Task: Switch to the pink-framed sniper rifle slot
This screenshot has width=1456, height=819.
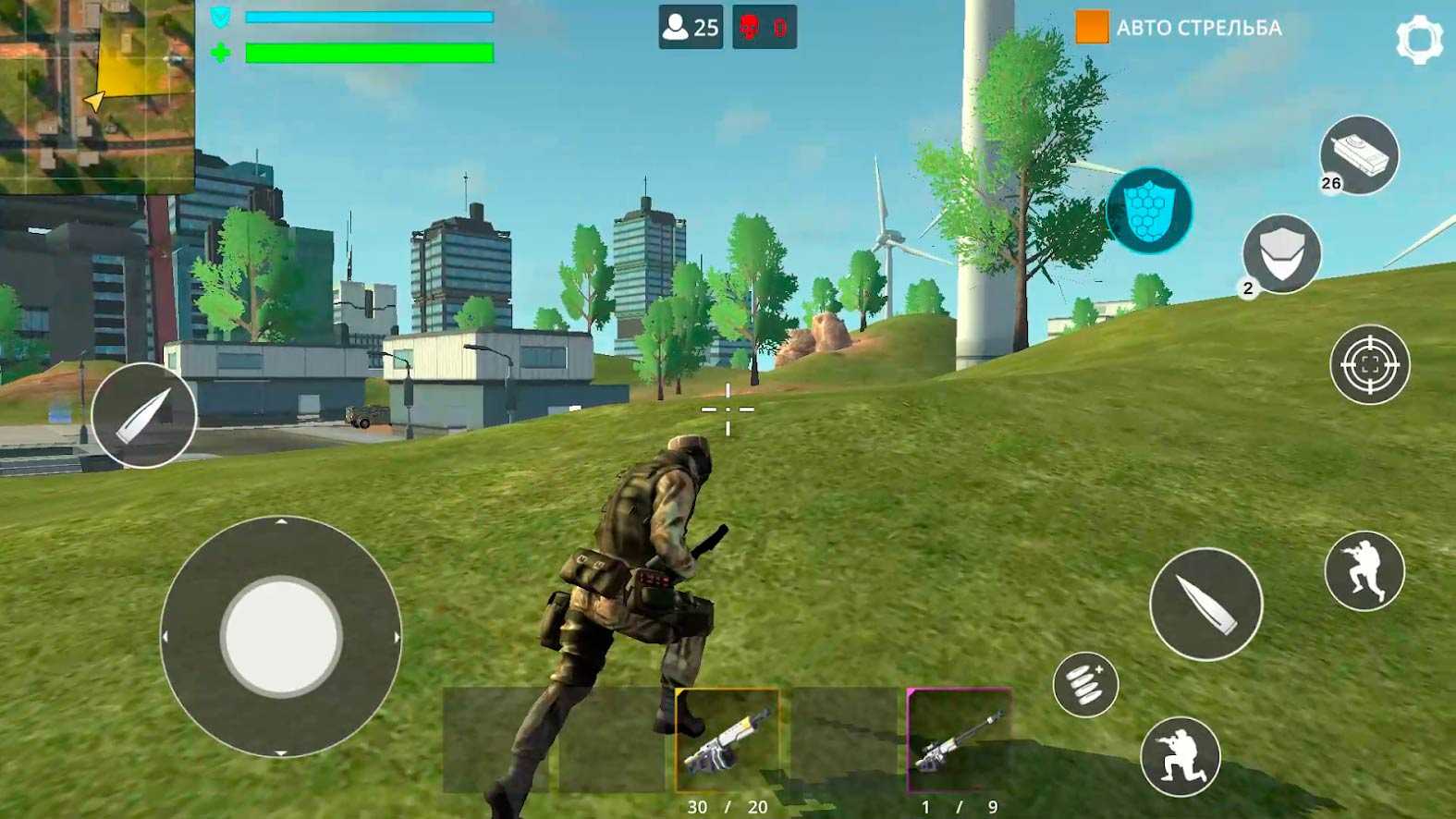Action: (x=959, y=740)
